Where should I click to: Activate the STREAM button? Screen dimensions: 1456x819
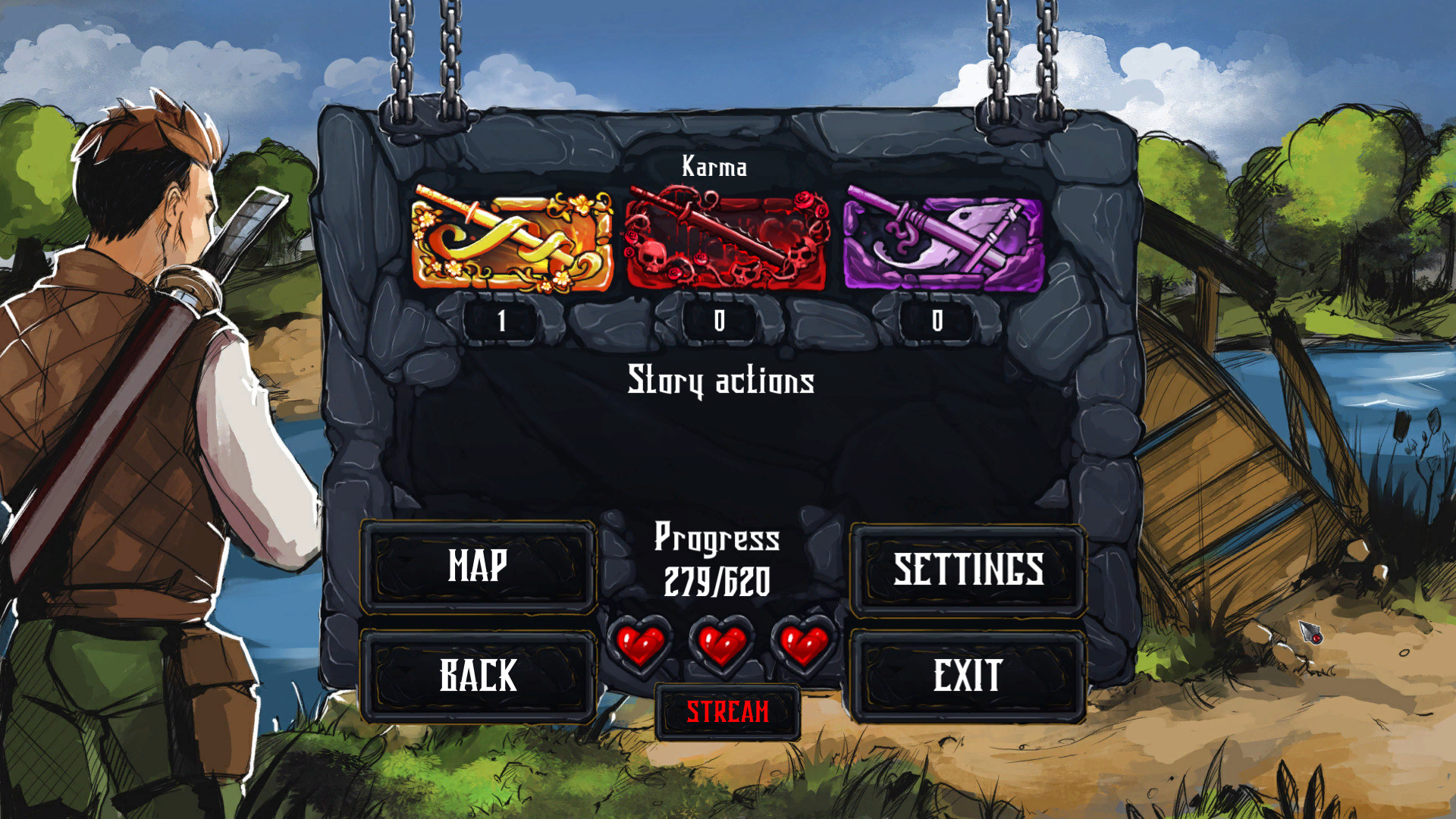tap(727, 711)
